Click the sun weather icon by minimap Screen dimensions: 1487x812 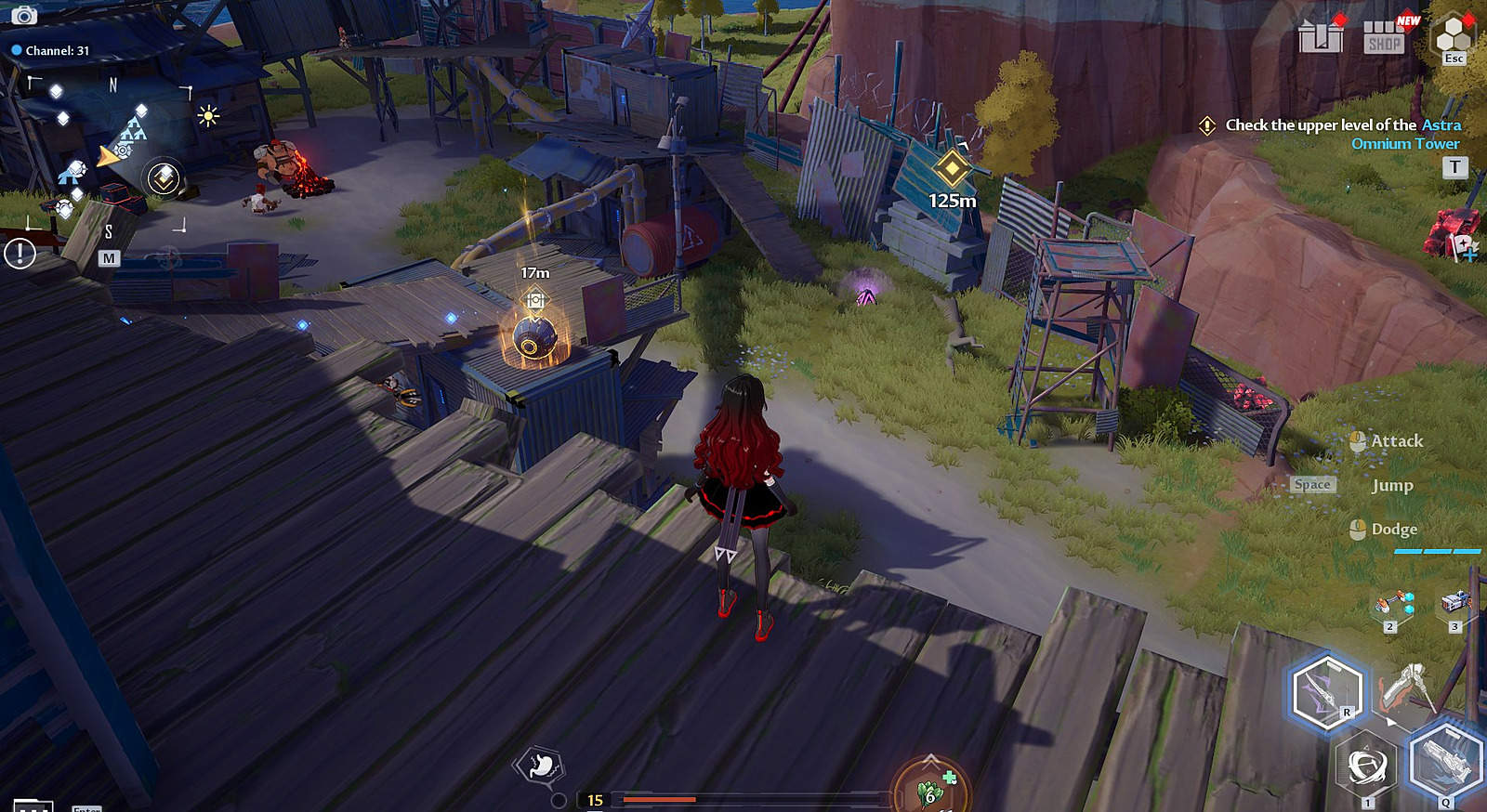click(x=208, y=116)
